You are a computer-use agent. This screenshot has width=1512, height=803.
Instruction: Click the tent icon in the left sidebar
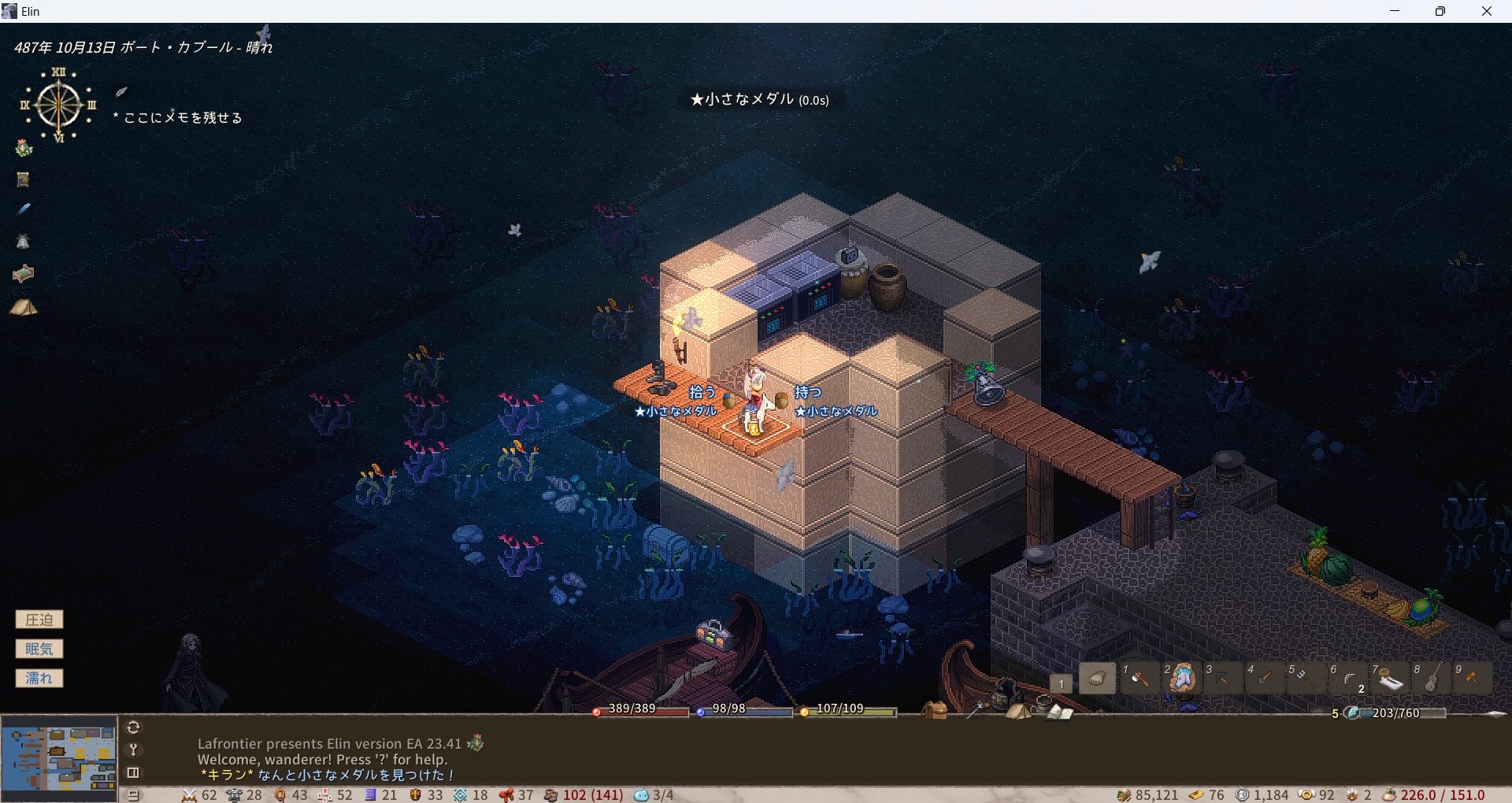pos(24,307)
